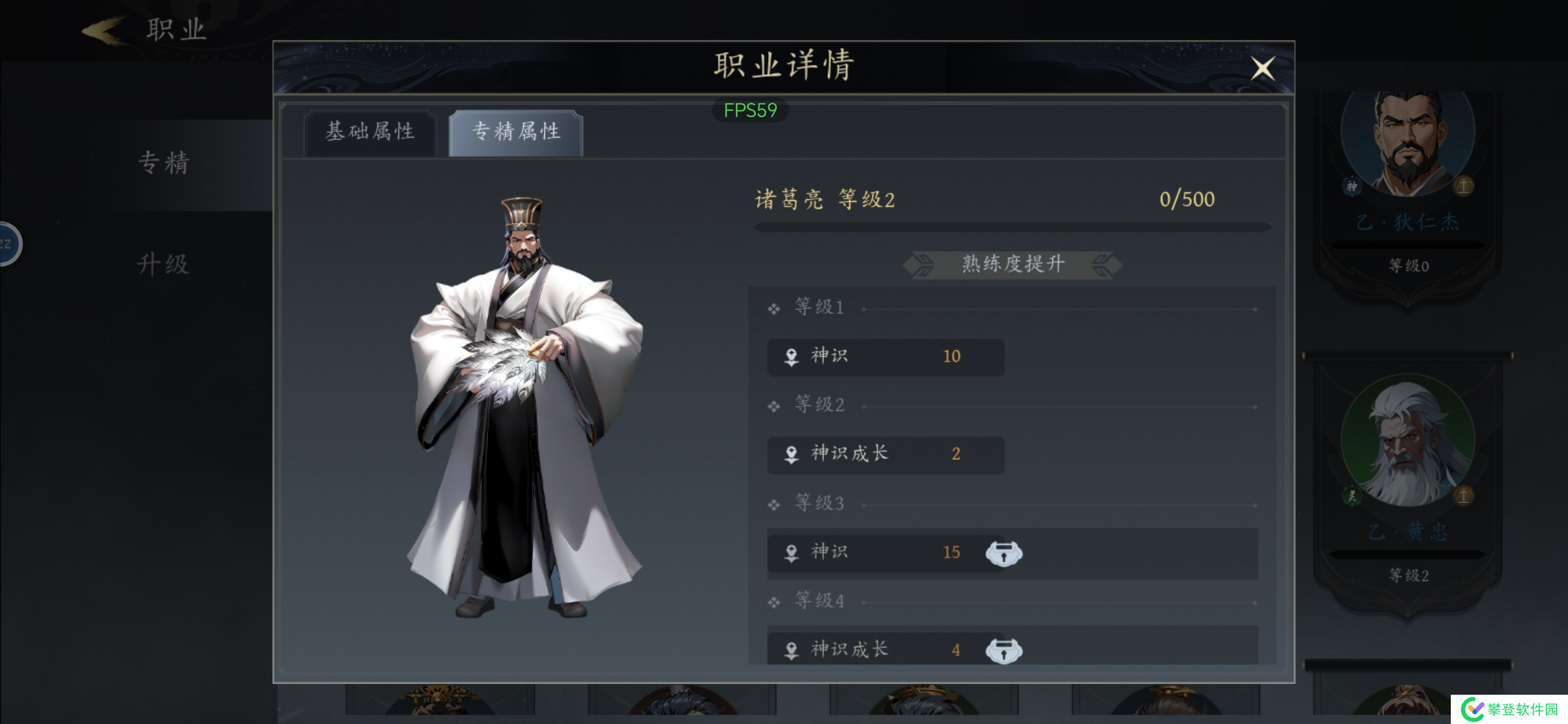Click the FPS59 indicator badge
Viewport: 1568px width, 724px height.
[x=751, y=110]
